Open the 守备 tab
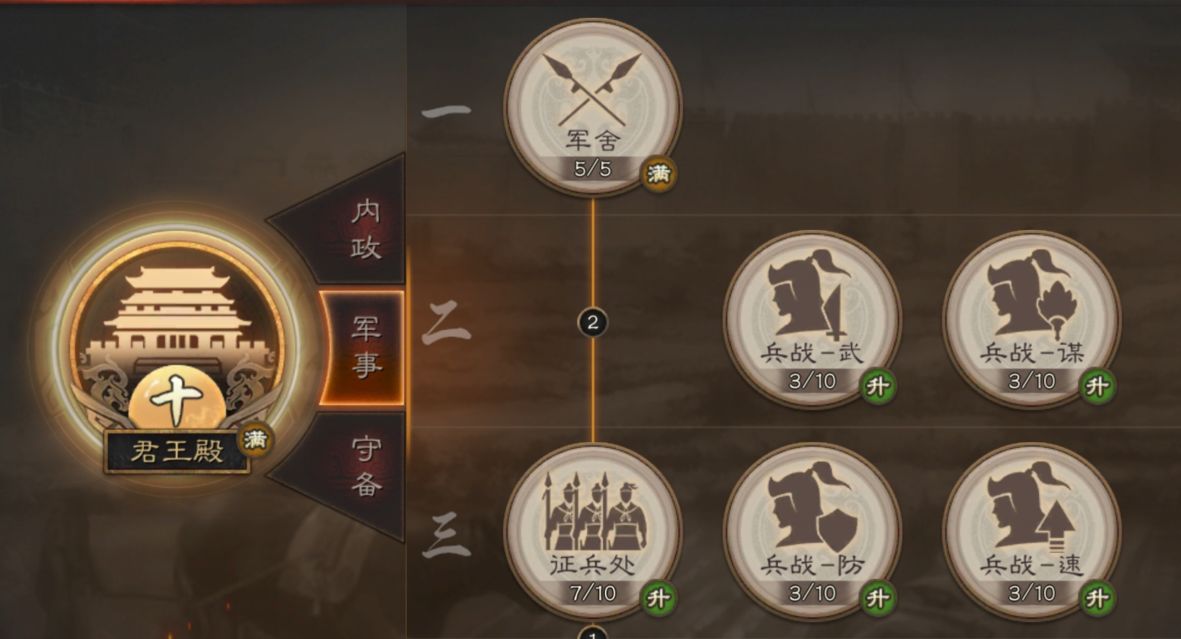Viewport: 1181px width, 639px height. (362, 466)
